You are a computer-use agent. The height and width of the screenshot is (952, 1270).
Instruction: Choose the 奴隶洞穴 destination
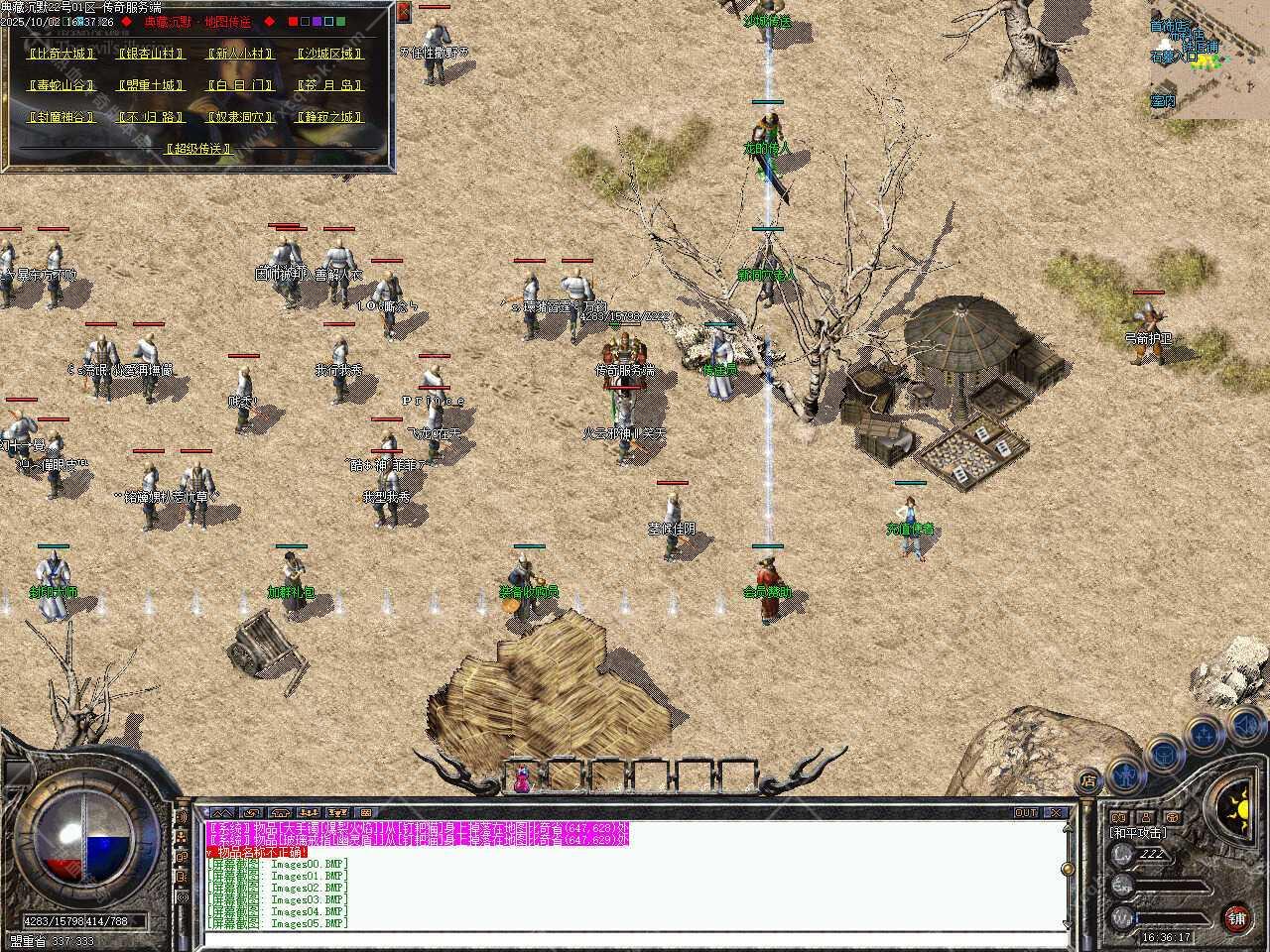pos(239,117)
